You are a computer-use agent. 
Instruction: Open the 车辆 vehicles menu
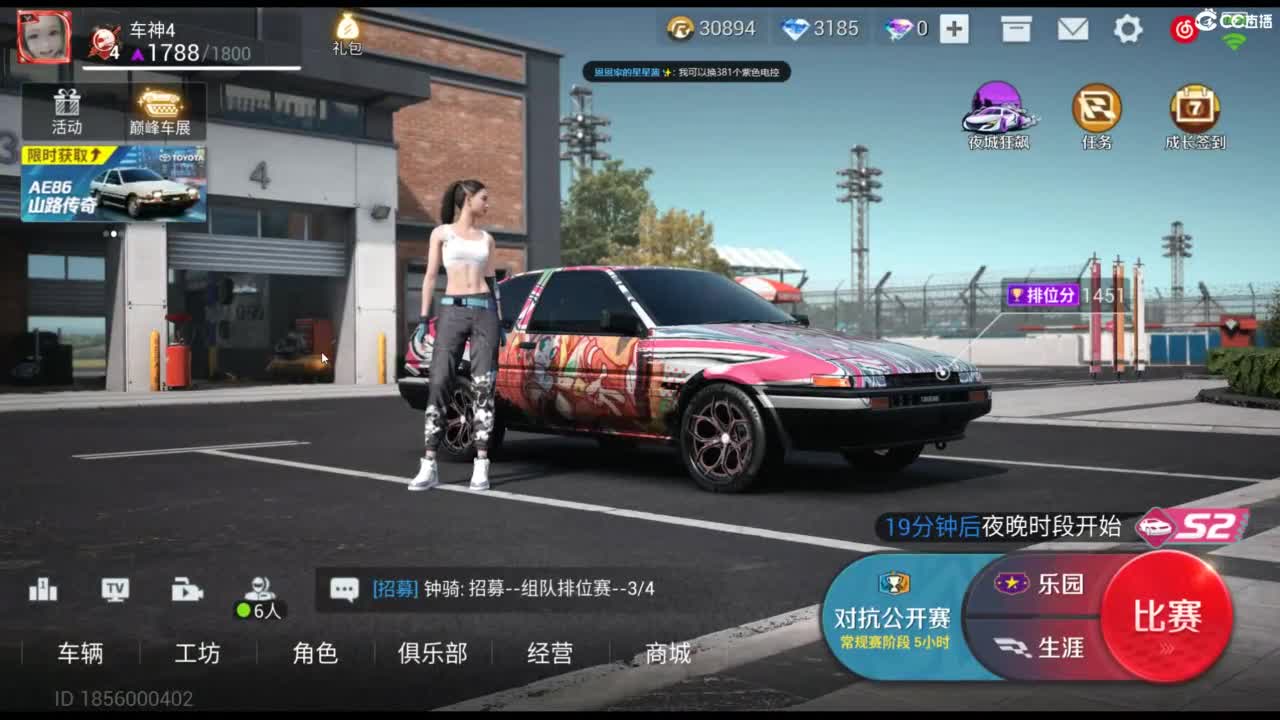click(80, 654)
